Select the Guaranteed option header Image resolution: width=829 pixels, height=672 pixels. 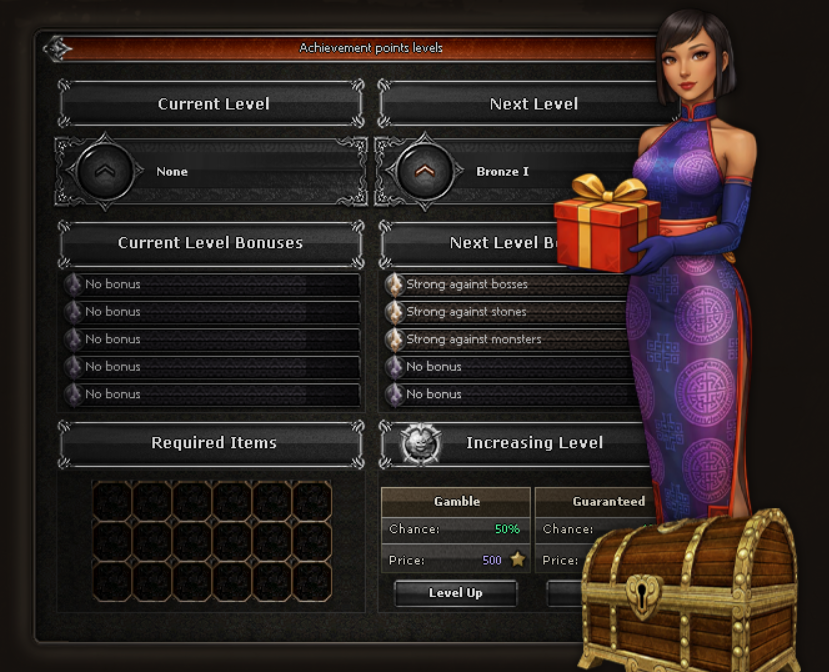click(608, 502)
